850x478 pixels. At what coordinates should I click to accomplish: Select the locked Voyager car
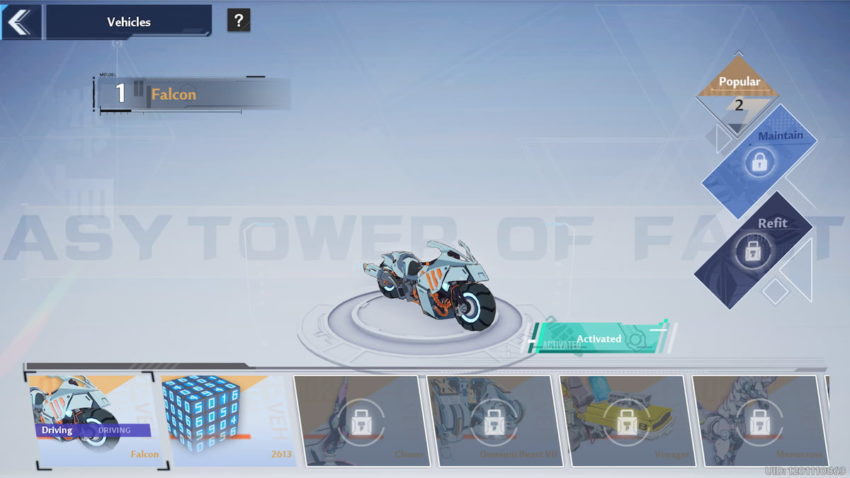[625, 420]
